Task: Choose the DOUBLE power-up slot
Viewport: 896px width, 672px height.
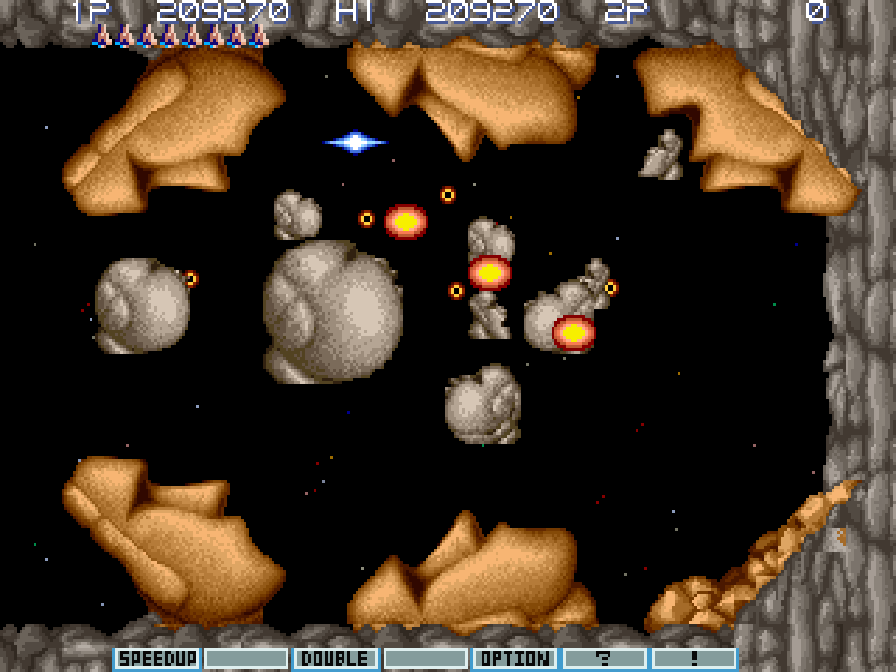Action: pos(336,658)
